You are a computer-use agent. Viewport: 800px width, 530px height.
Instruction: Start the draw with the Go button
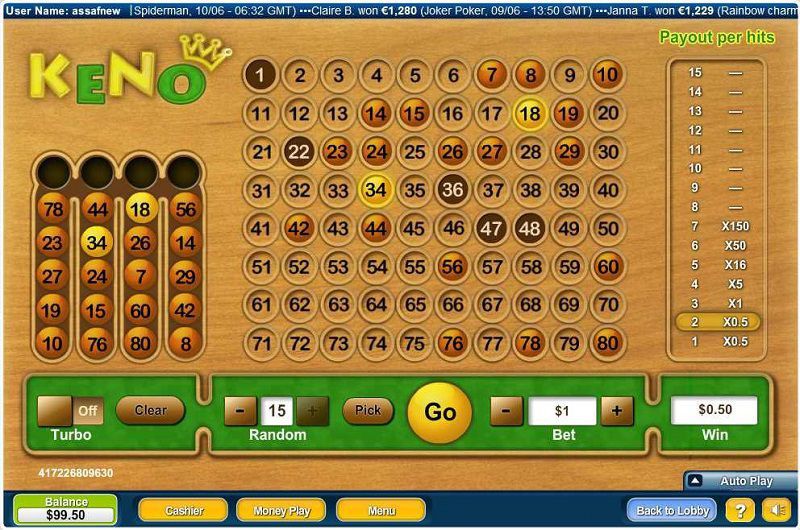click(x=440, y=412)
